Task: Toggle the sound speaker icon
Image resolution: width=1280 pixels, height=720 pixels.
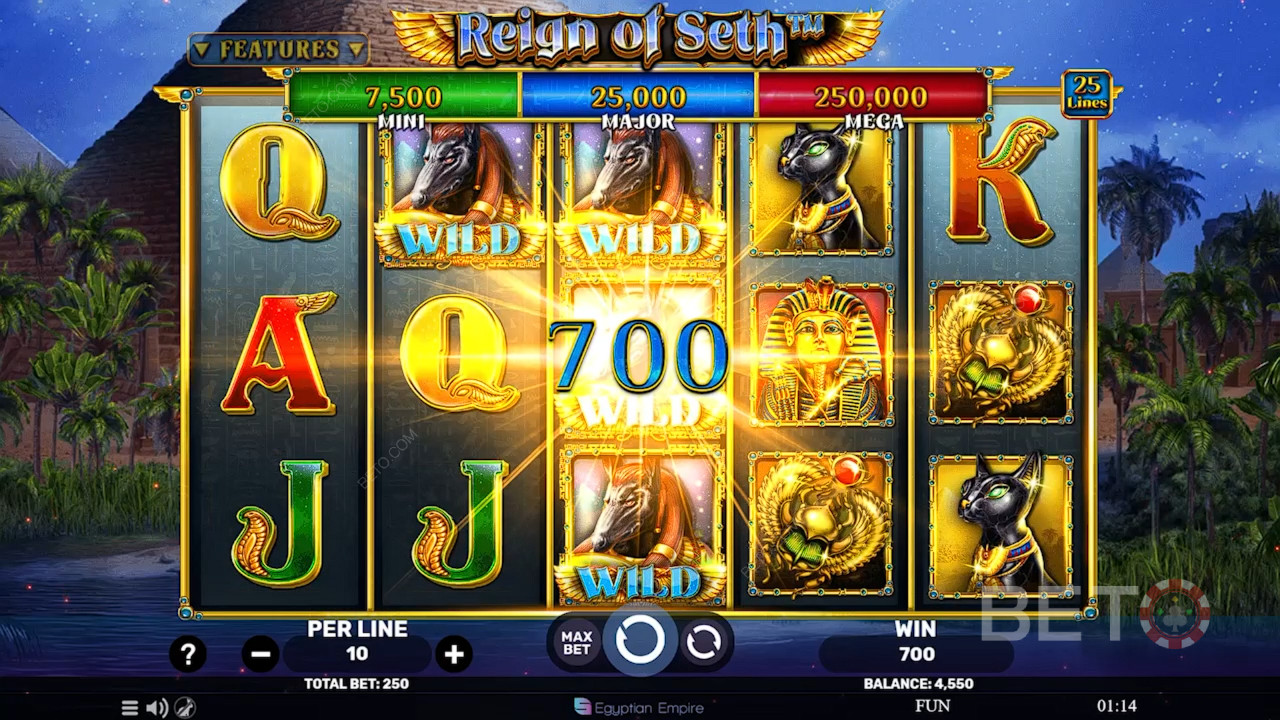Action: click(157, 708)
